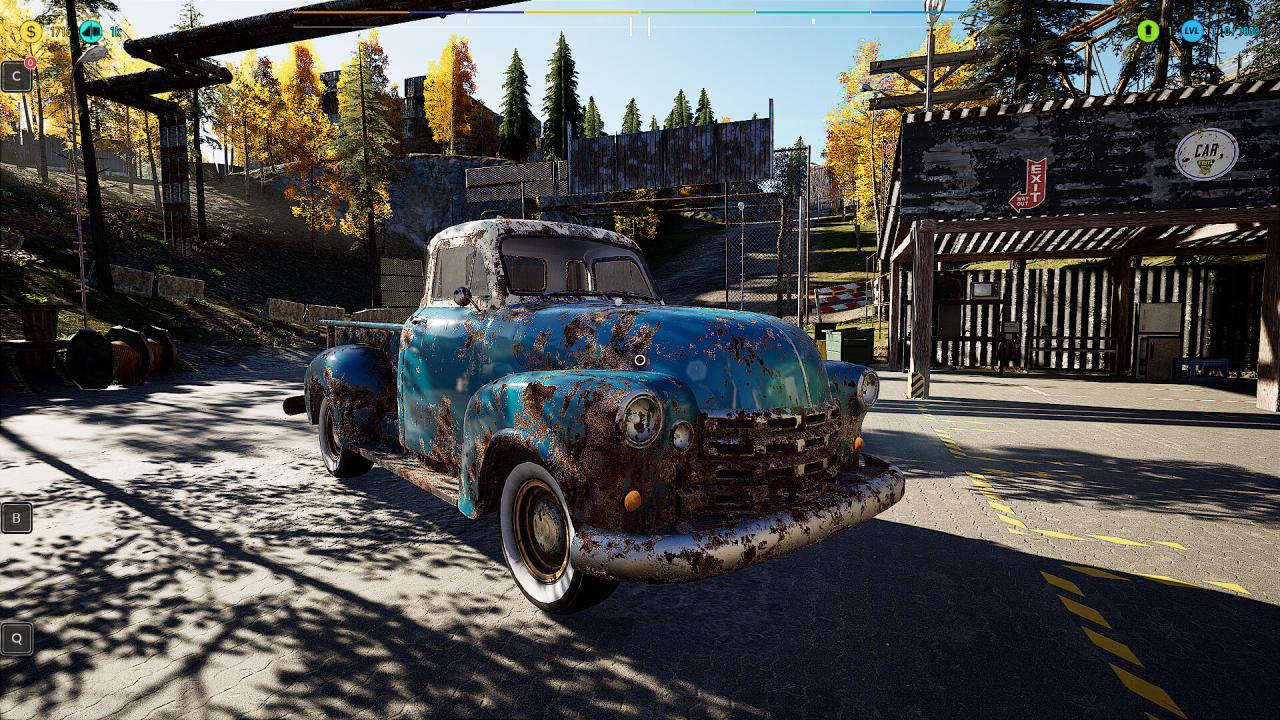Click the downward marker on the top bar

(x=468, y=10)
